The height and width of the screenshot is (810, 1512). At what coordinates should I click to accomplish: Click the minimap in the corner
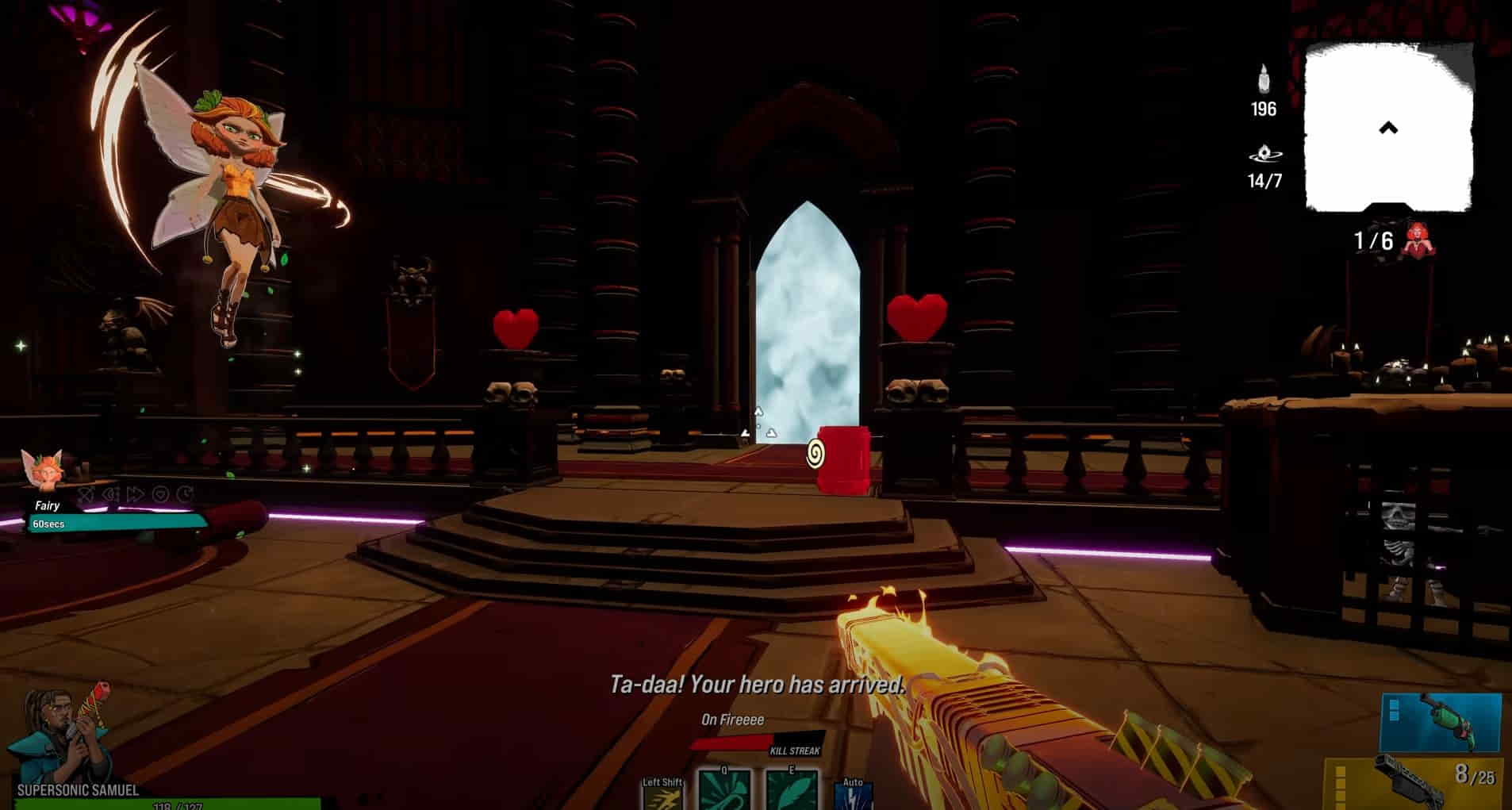[x=1390, y=127]
